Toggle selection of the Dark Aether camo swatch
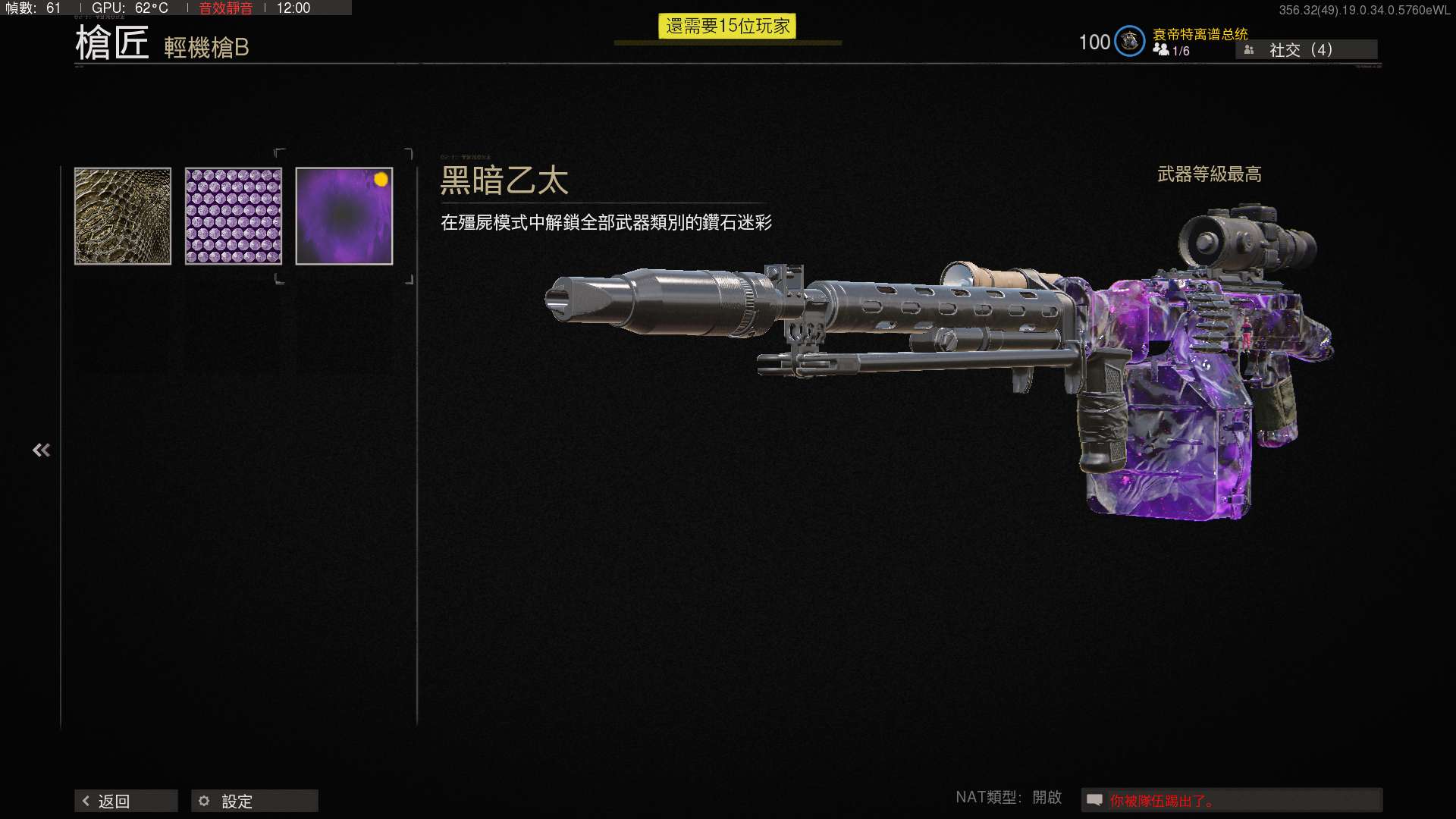1456x819 pixels. [344, 215]
